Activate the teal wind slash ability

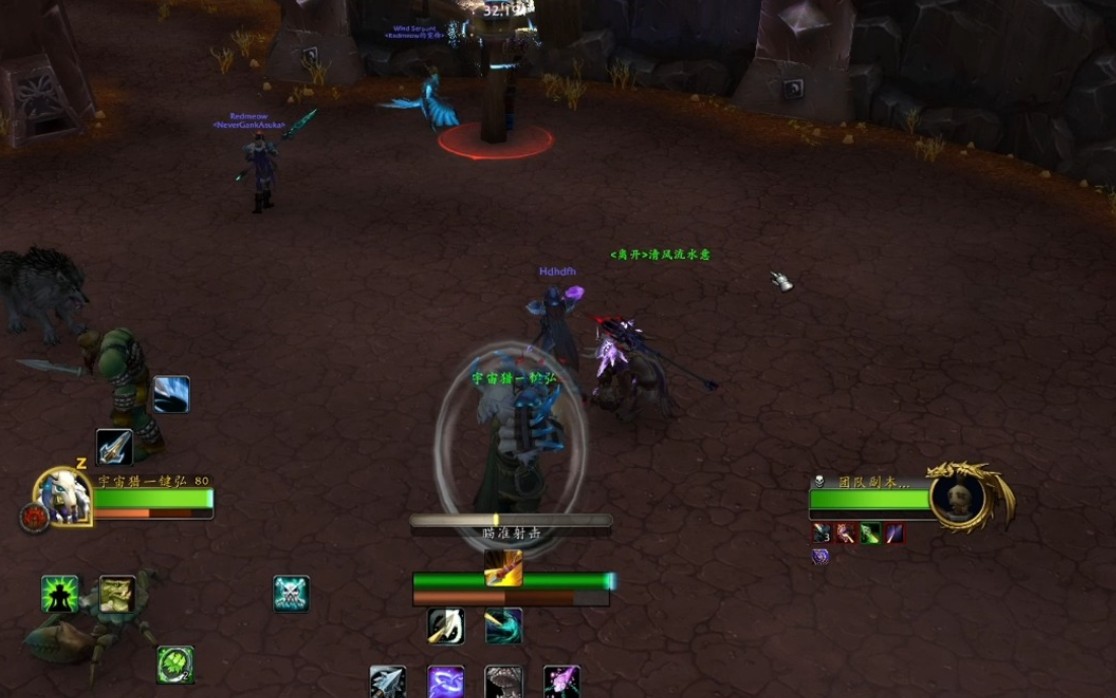point(503,626)
